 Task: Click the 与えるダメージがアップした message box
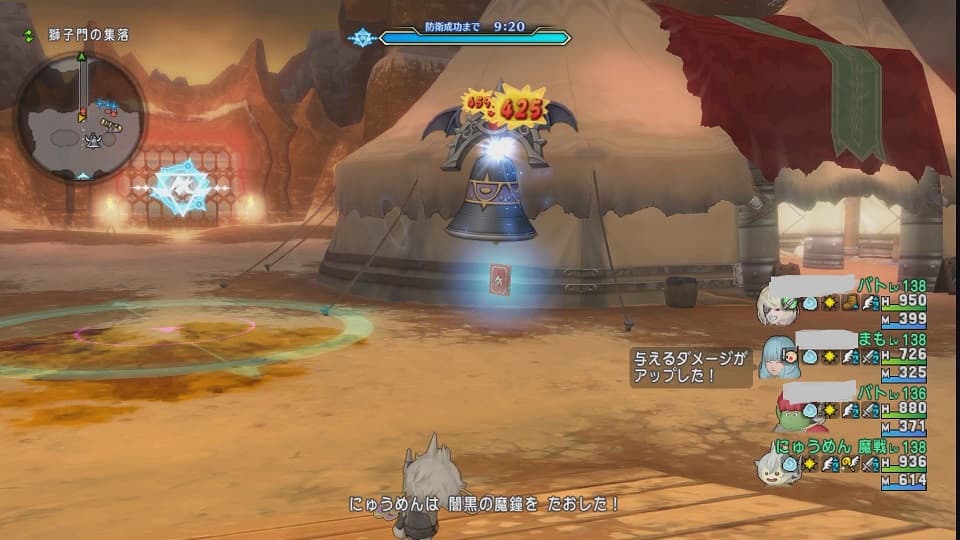tap(690, 366)
